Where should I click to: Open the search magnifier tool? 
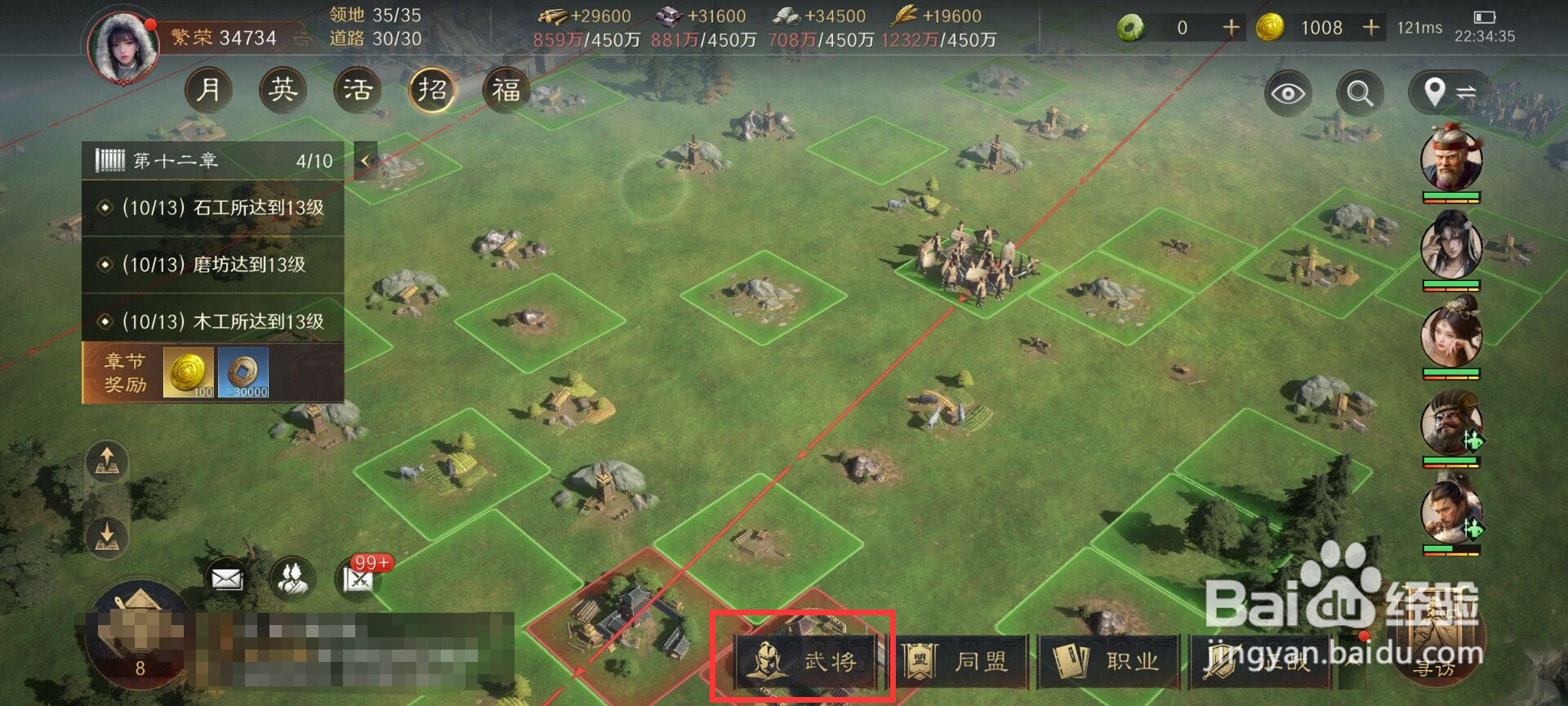(x=1358, y=93)
